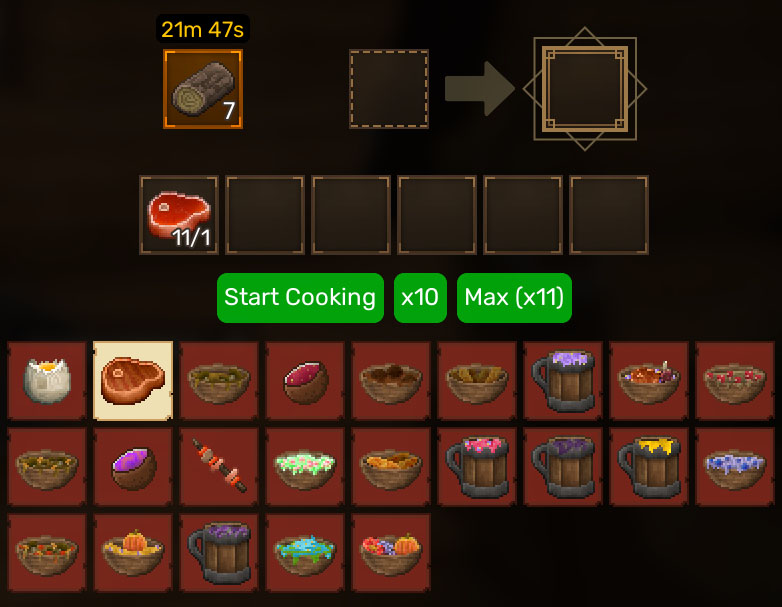Select the mug with yellow foam
Viewport: 782px width, 607px height.
[x=649, y=467]
